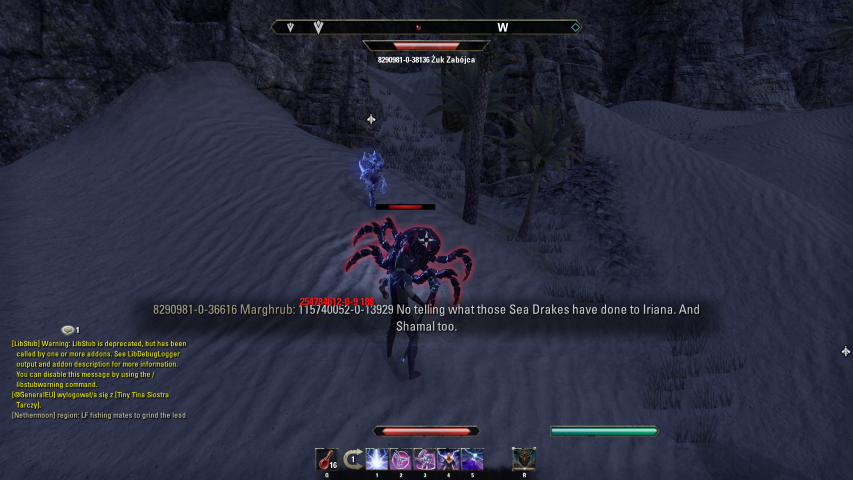Trigger the armored figure ability in slot 3
This screenshot has height=480, width=853.
(x=426, y=459)
